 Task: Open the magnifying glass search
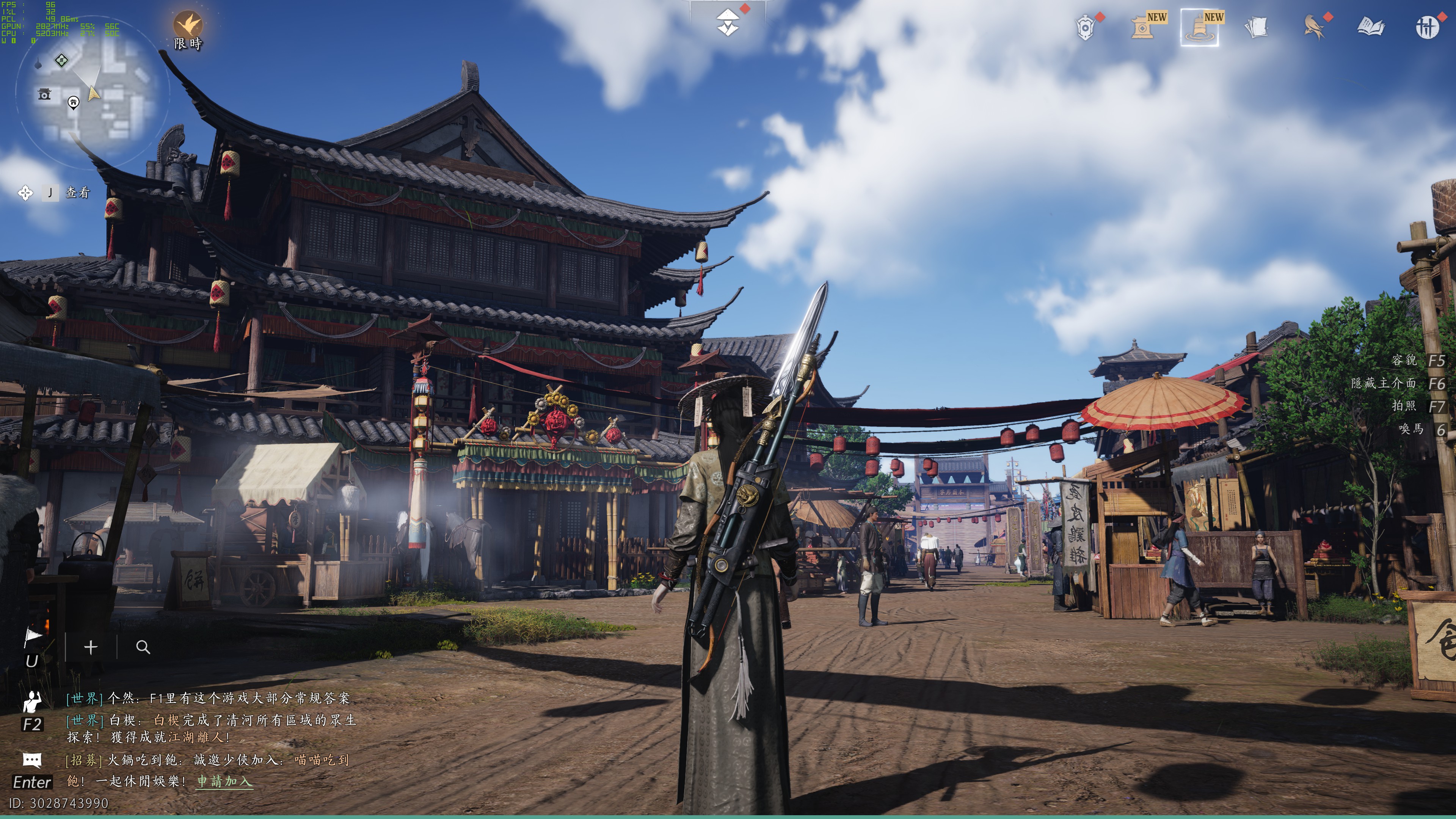[x=143, y=647]
